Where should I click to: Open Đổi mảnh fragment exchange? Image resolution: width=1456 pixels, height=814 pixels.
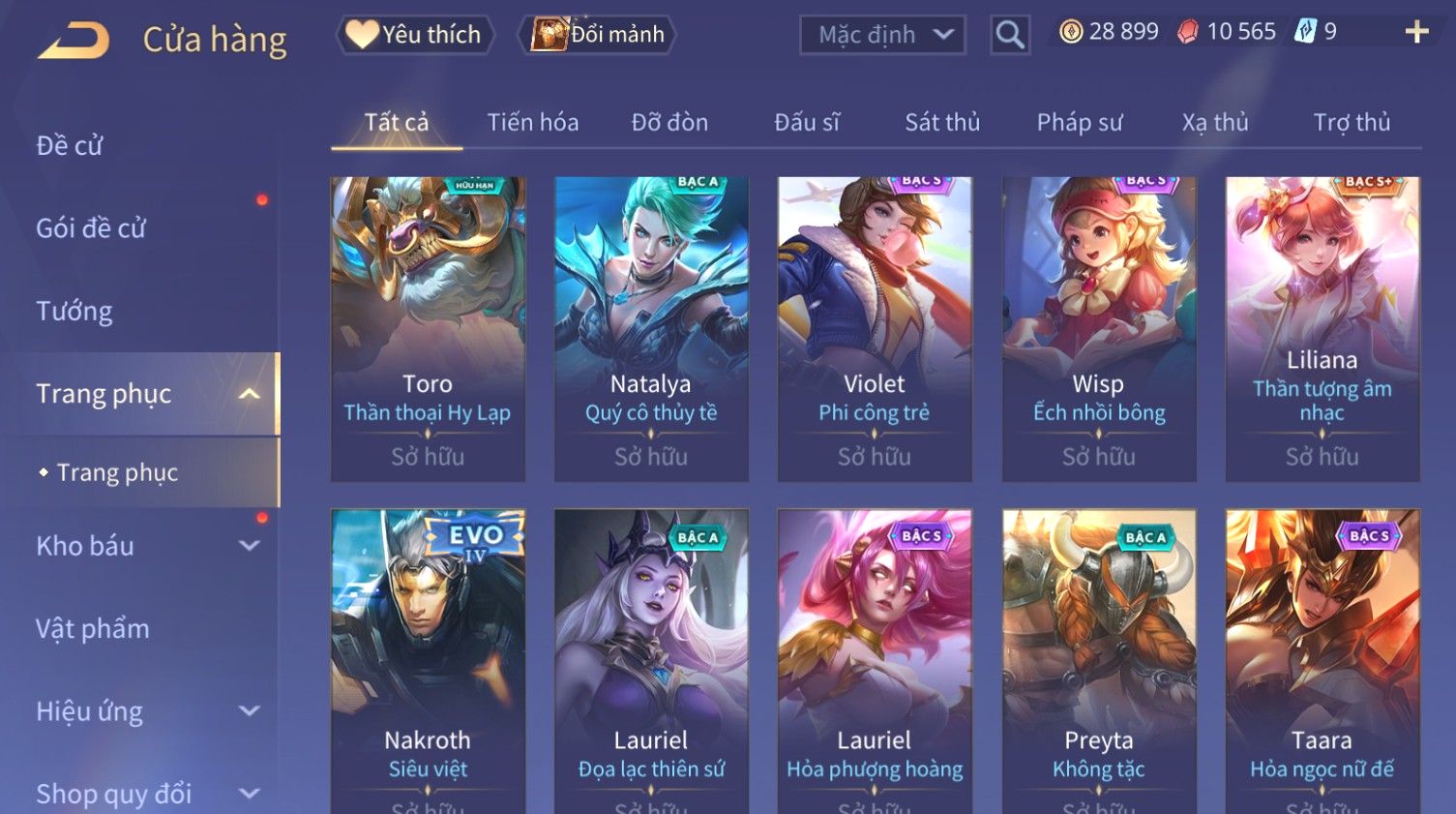598,35
